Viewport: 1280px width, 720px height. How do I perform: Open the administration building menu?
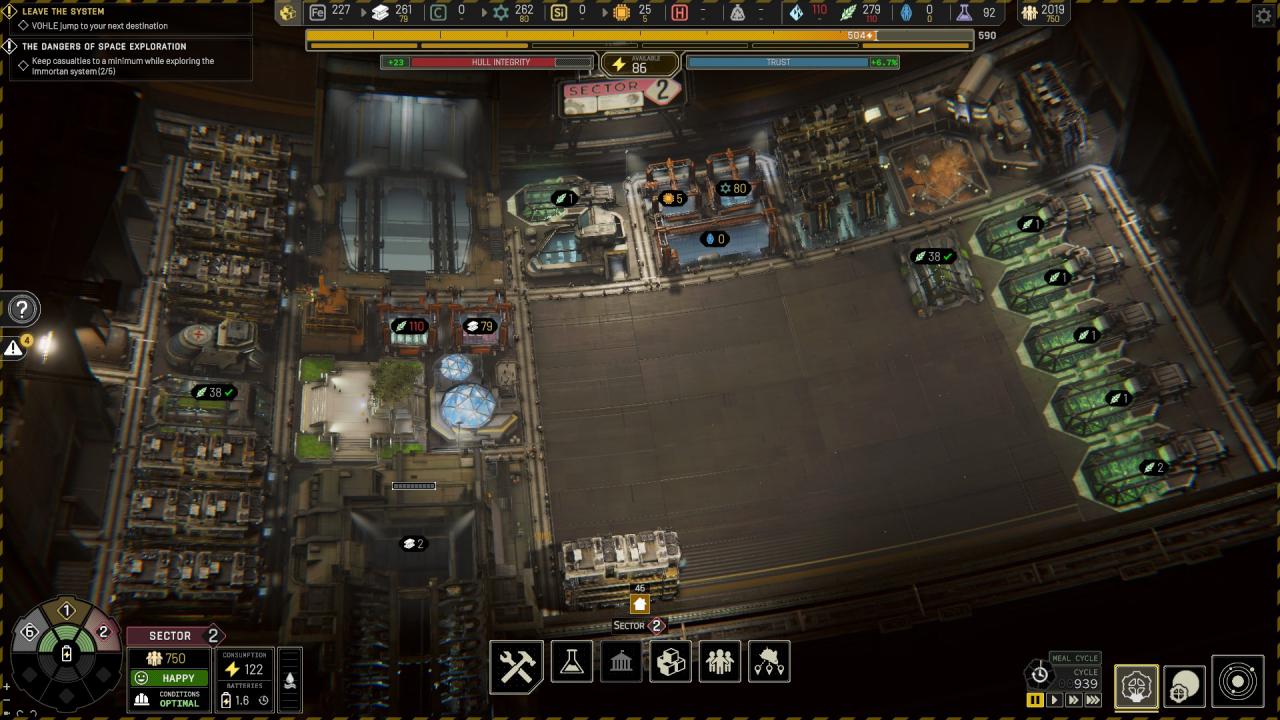[620, 662]
